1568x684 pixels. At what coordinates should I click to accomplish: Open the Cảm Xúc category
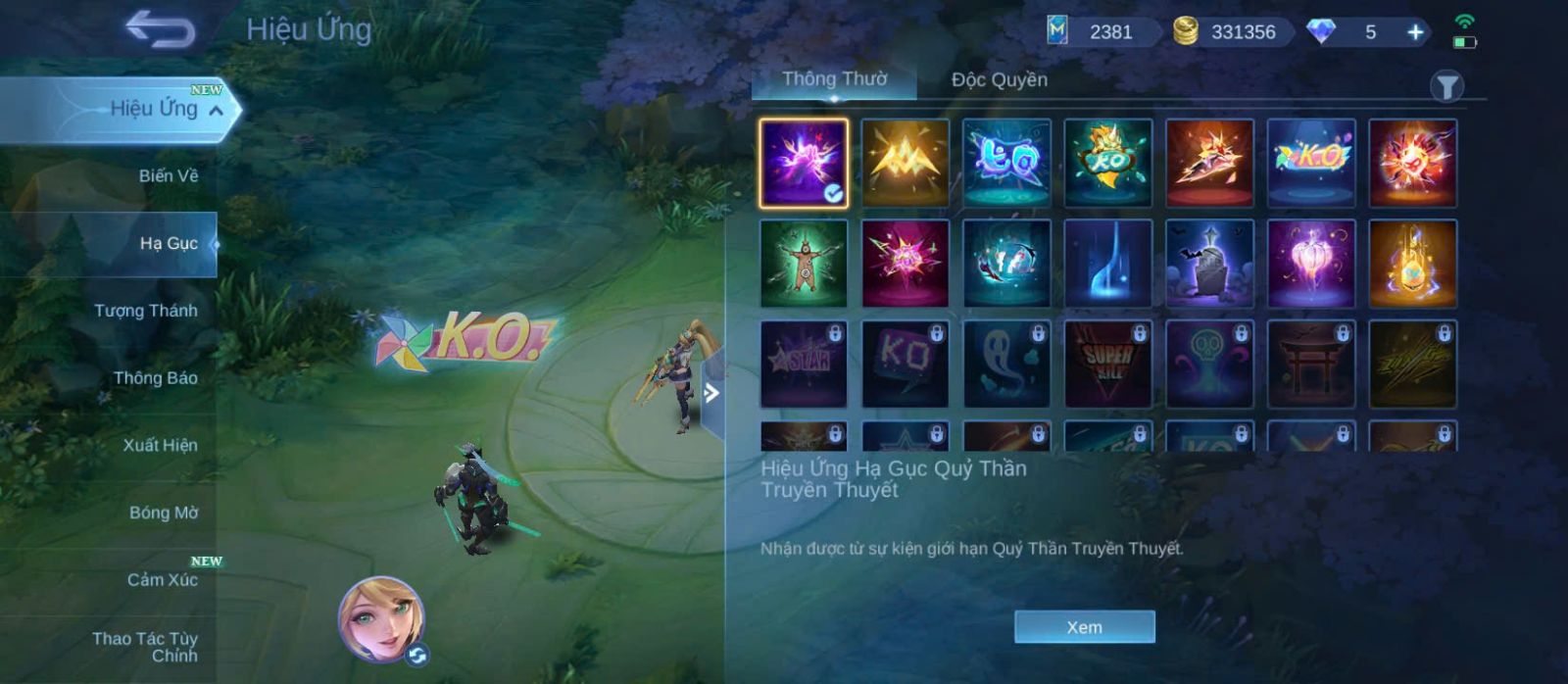162,579
